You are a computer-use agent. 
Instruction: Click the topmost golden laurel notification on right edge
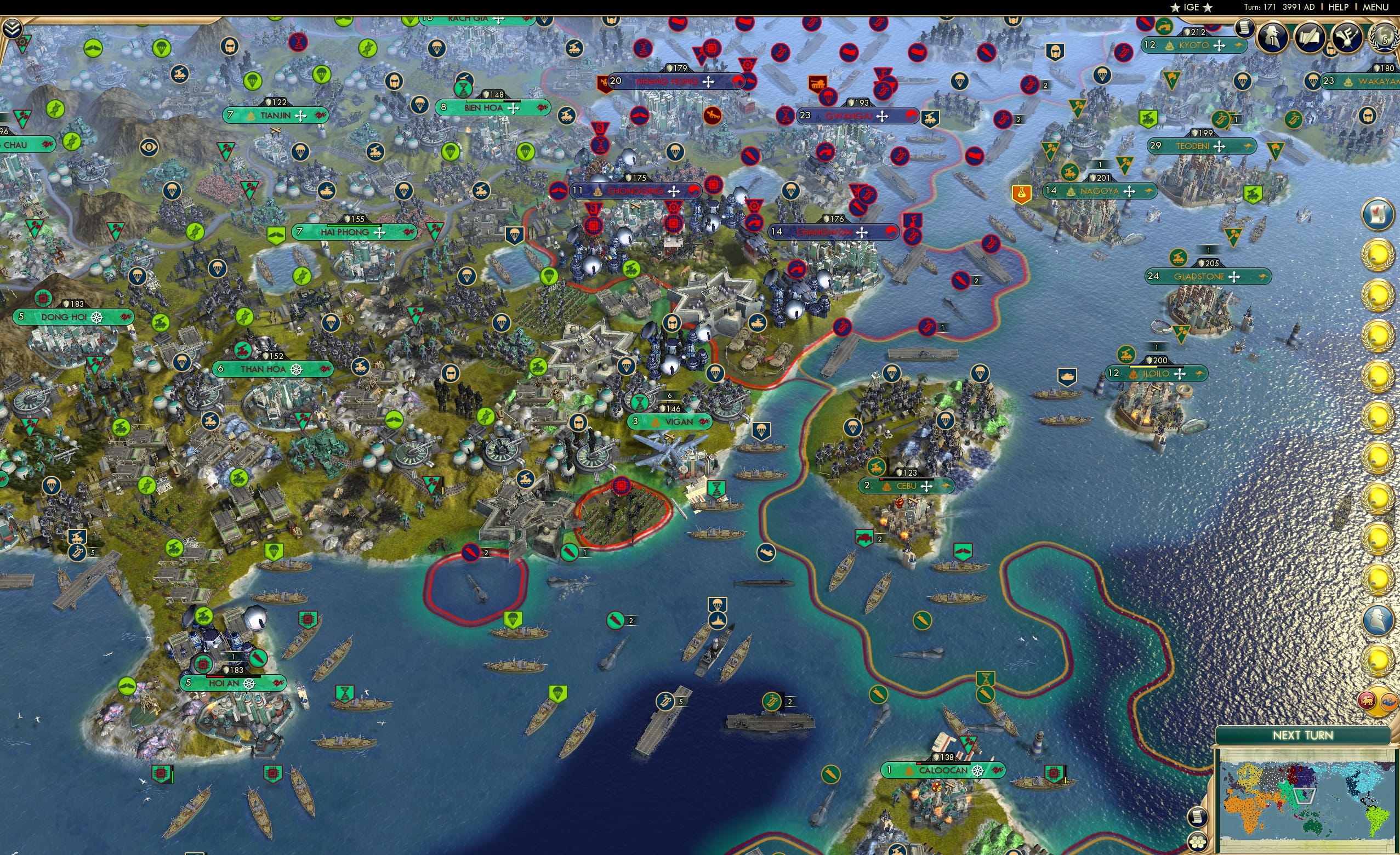click(1378, 254)
